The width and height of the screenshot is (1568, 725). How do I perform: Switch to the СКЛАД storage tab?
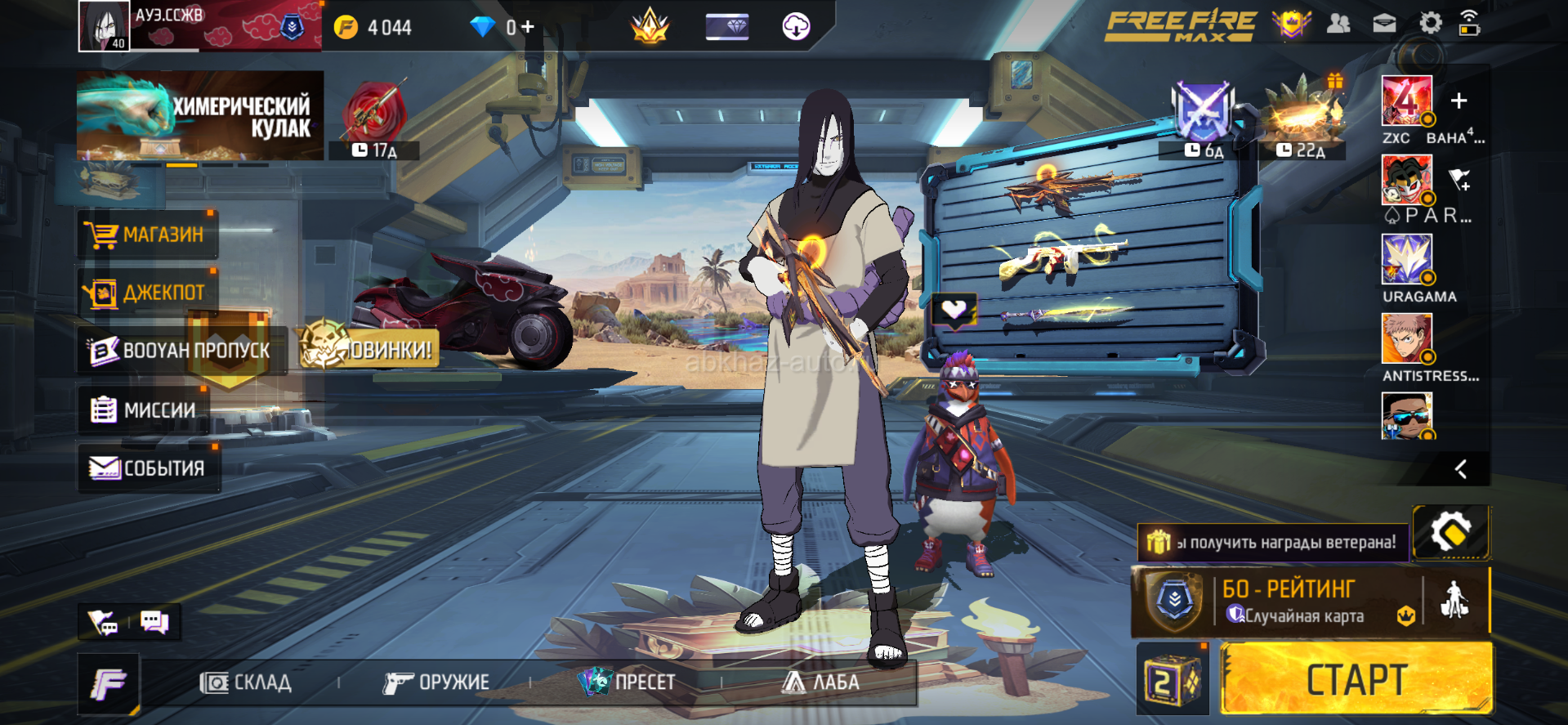[246, 682]
